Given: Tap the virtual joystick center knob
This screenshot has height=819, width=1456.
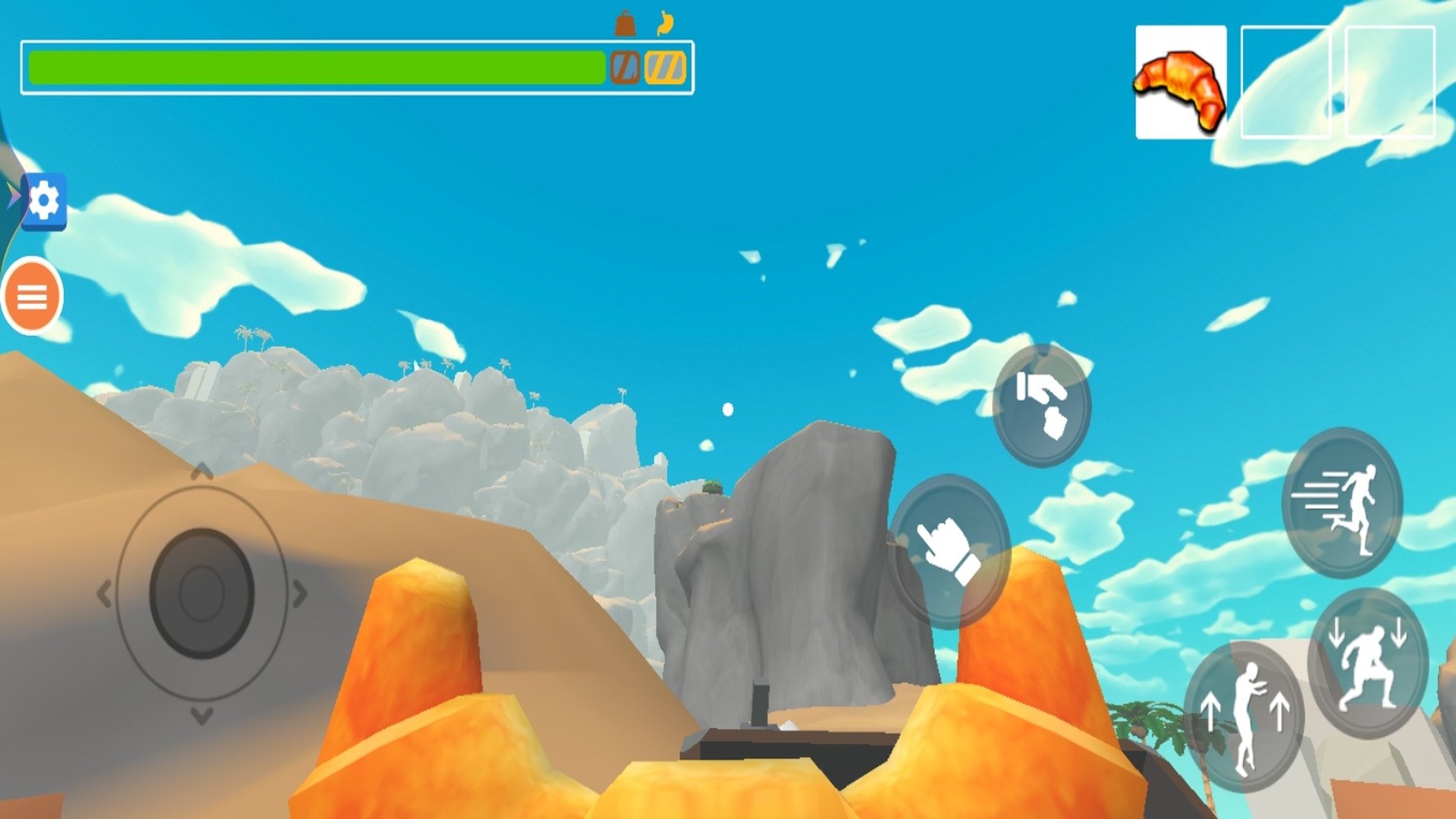Looking at the screenshot, I should (202, 593).
